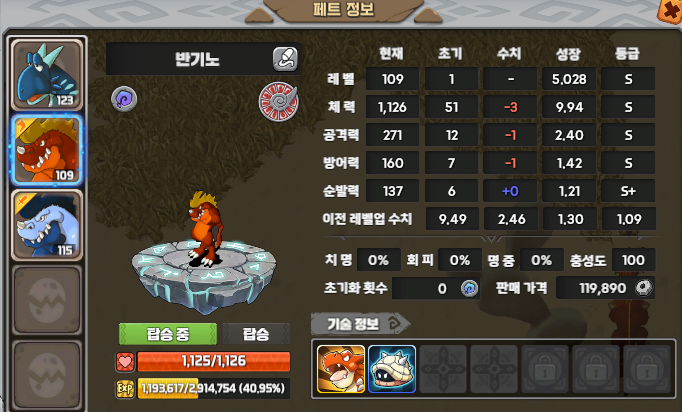
Task: Close the pet info window
Action: click(x=670, y=10)
